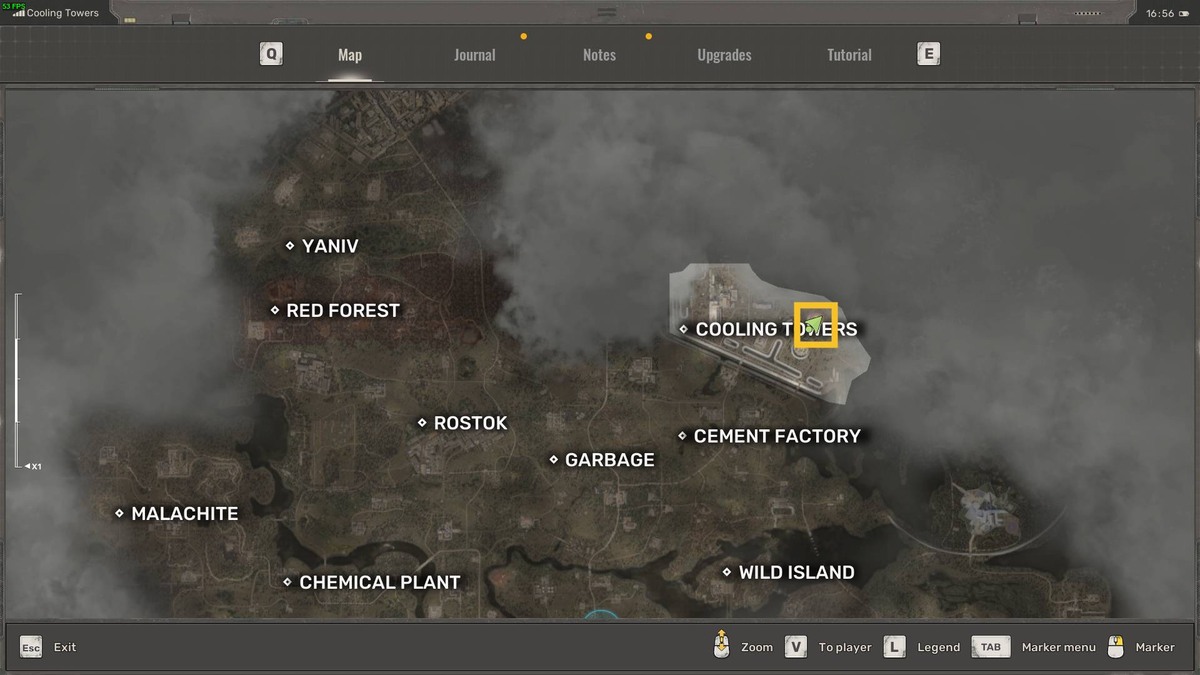Screen dimensions: 1200x675
Task: Click the Cement Factory location label
Action: 776,436
